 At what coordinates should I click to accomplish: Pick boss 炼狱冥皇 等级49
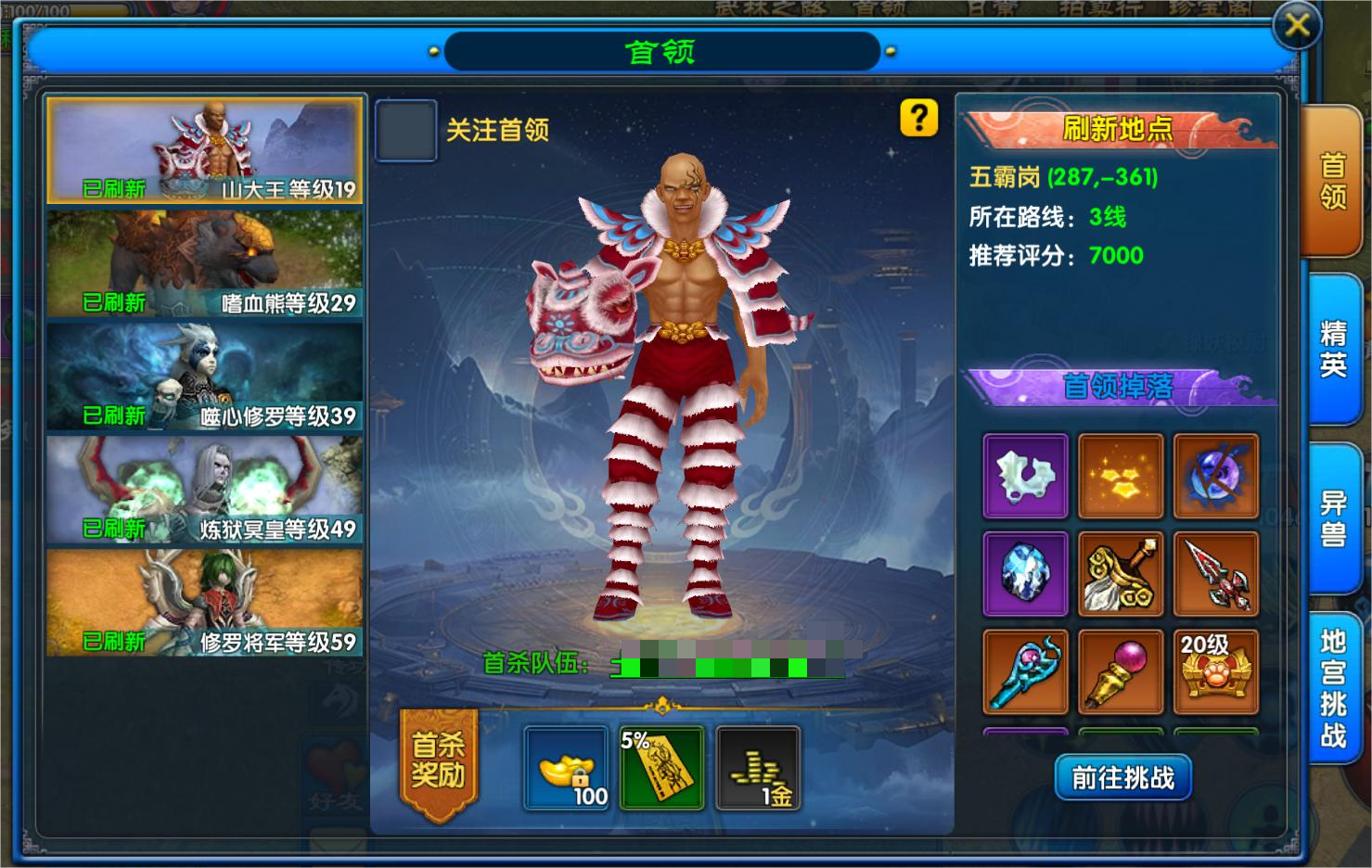click(x=205, y=490)
